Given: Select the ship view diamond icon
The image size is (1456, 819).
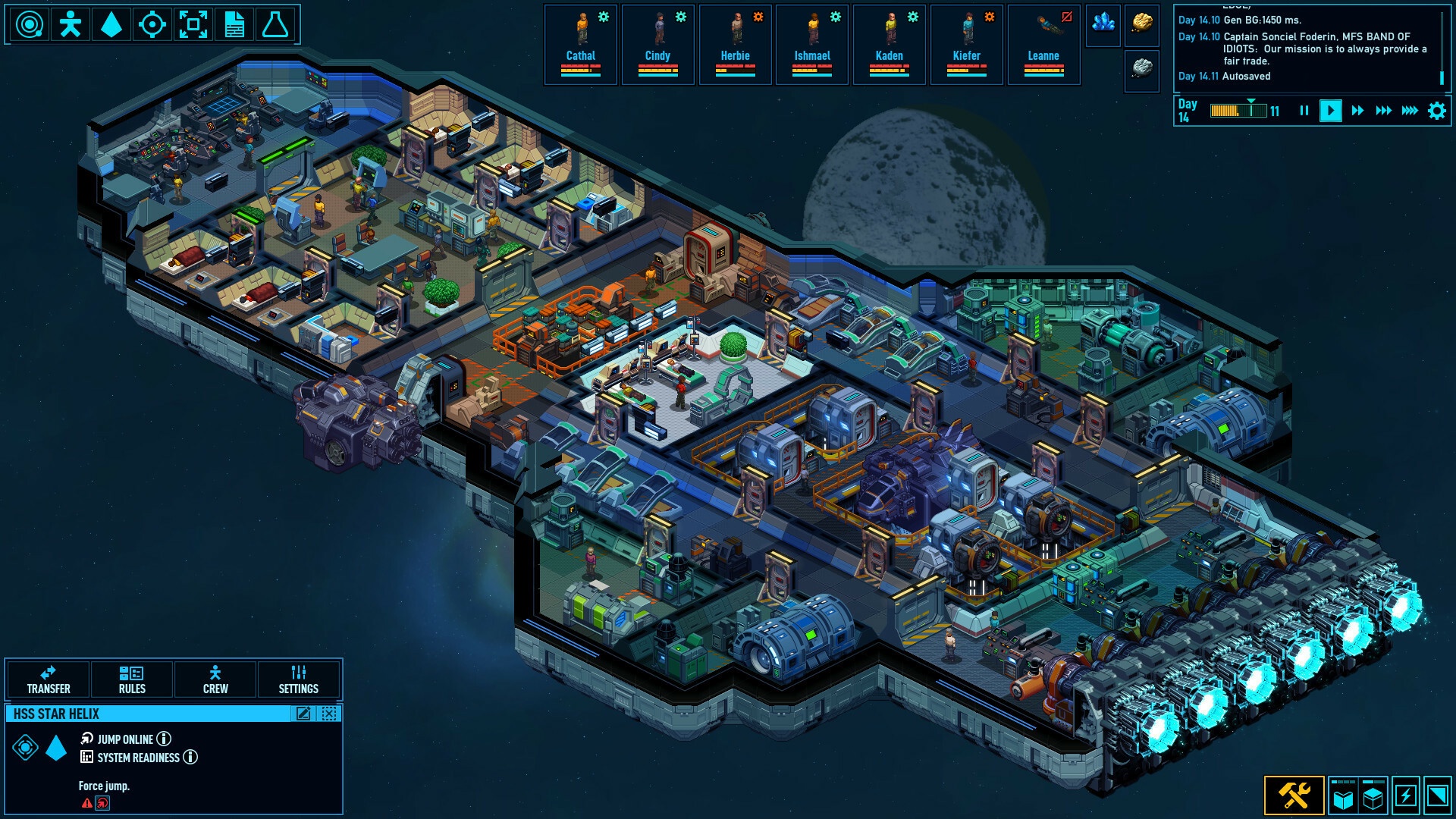Looking at the screenshot, I should click(x=111, y=25).
